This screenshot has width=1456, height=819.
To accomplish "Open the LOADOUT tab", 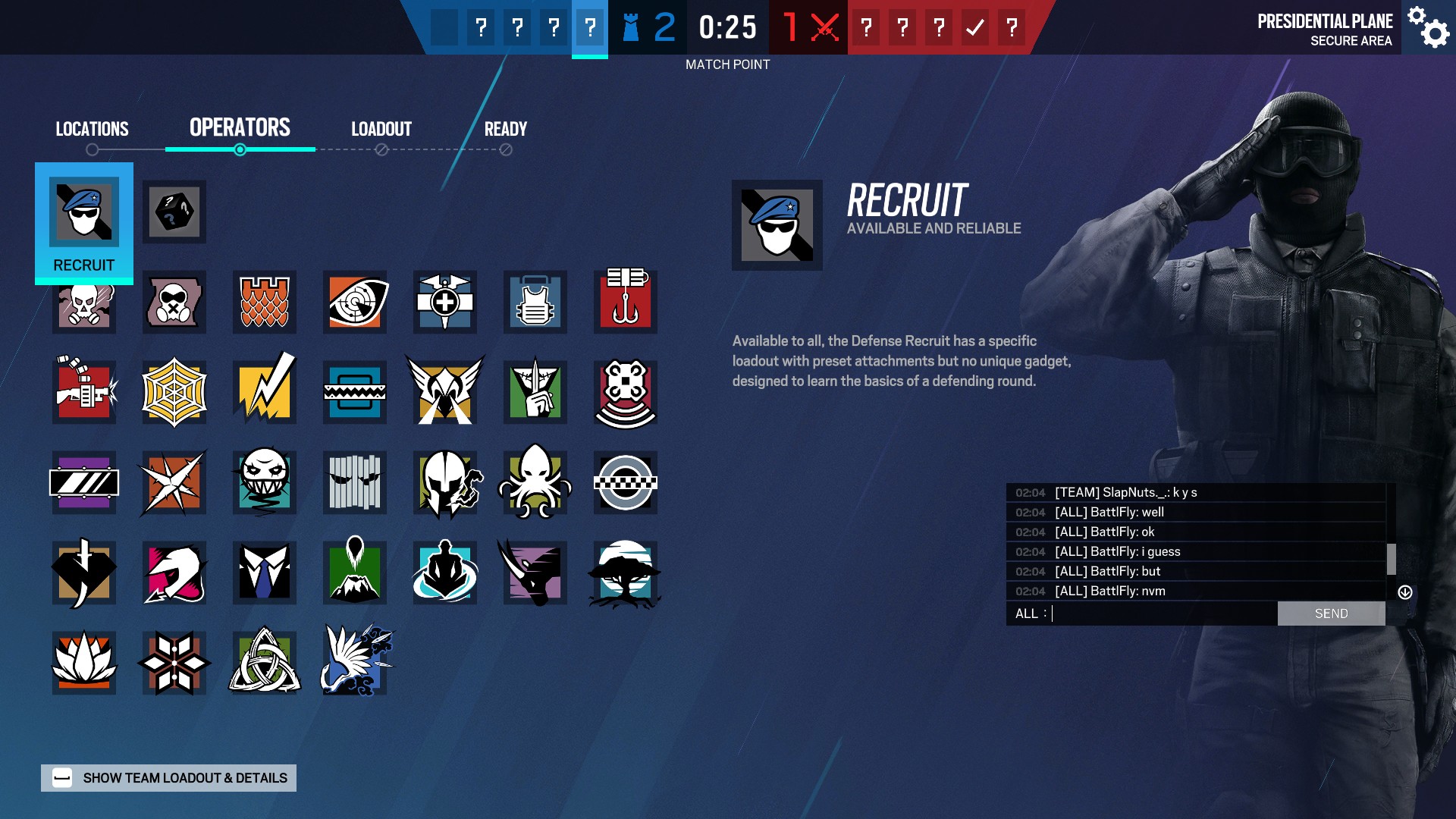I will coord(381,128).
